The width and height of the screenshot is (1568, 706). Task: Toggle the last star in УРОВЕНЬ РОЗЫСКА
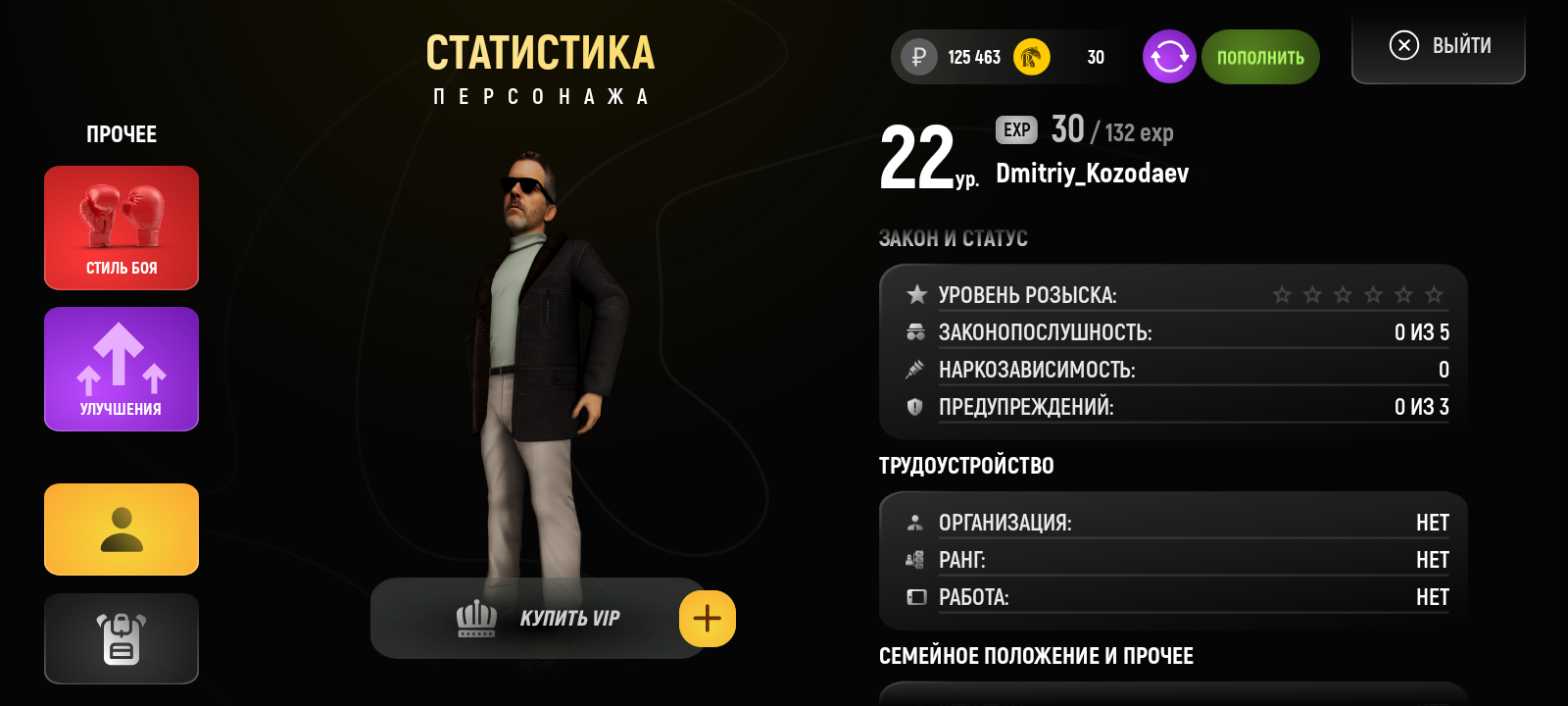[x=1435, y=291]
